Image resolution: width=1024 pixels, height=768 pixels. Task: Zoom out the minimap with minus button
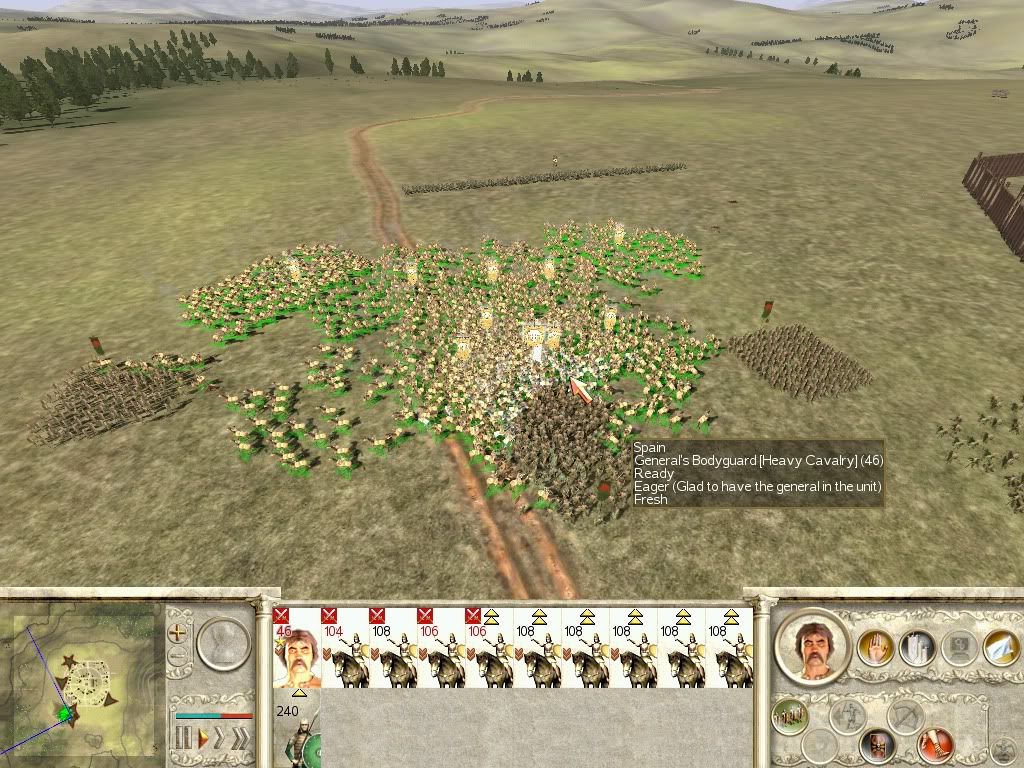[178, 658]
